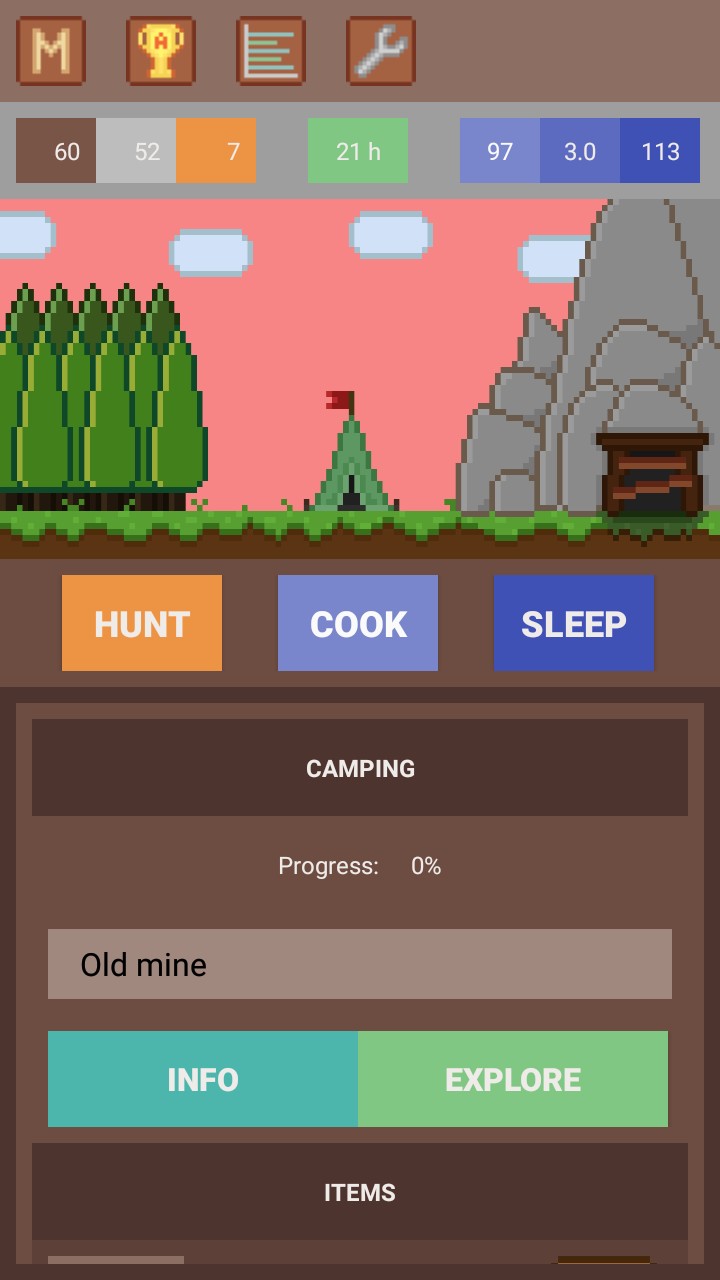This screenshot has width=720, height=1280.
Task: Click the CAMPING section header
Action: point(360,768)
